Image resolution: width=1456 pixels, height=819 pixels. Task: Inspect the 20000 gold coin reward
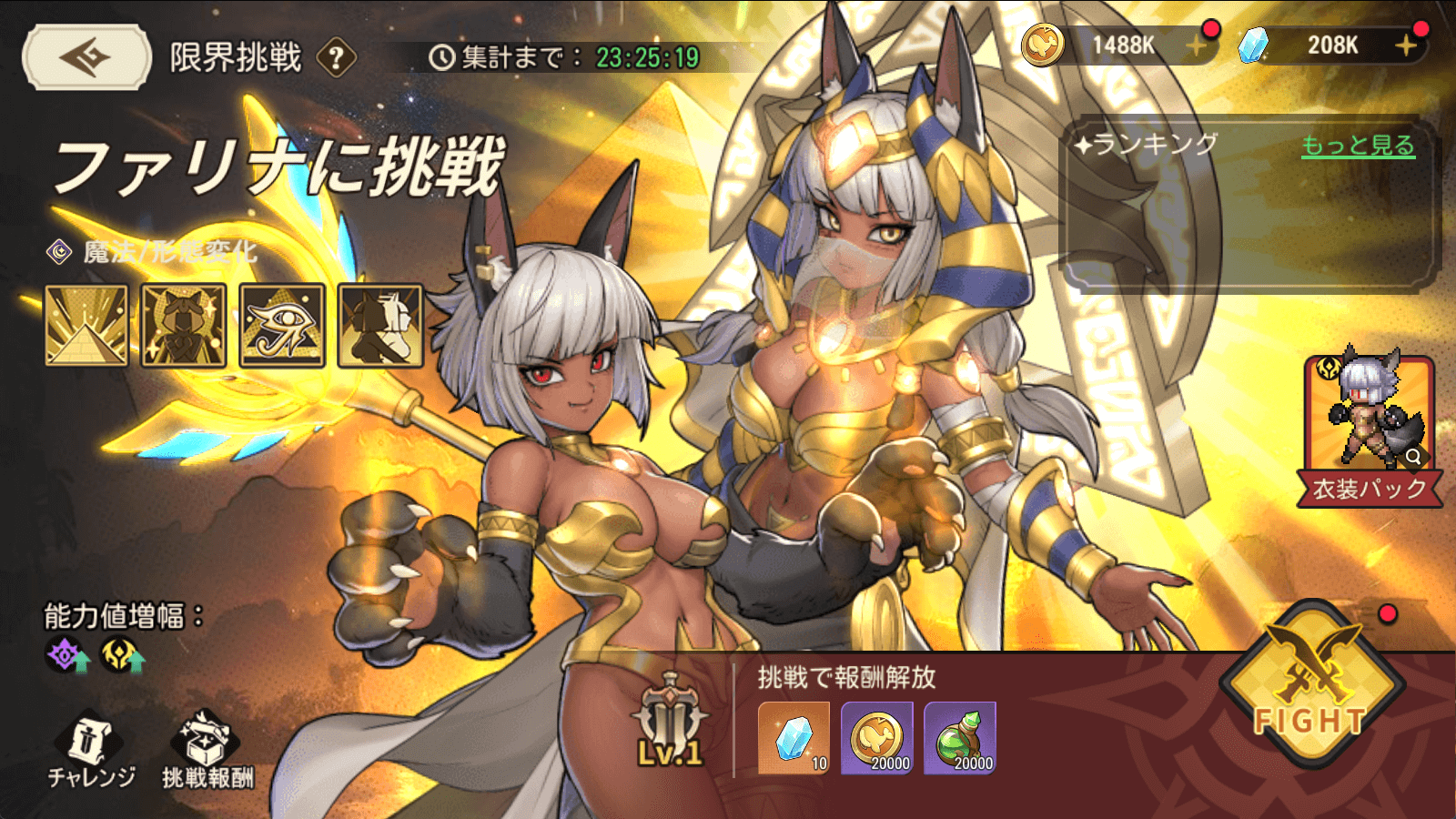click(x=877, y=738)
